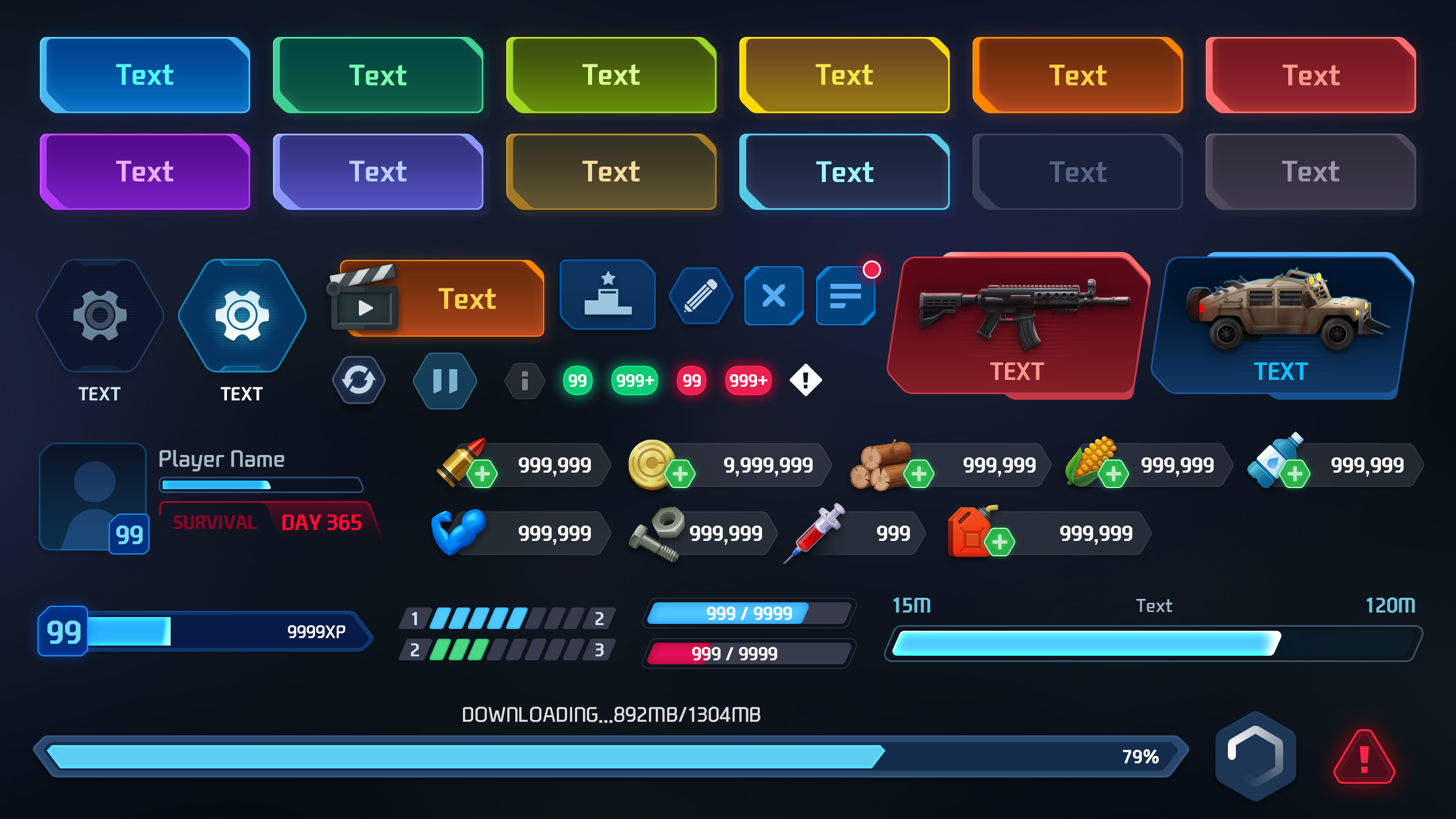Click the blue Text button
This screenshot has width=1456, height=819.
(145, 75)
